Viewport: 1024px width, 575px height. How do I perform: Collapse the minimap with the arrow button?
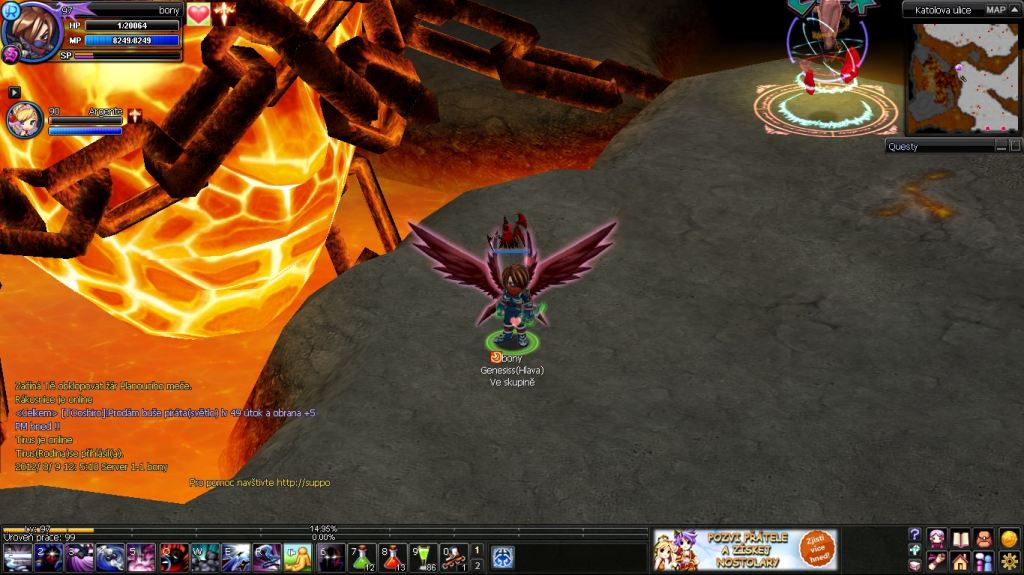1014,10
